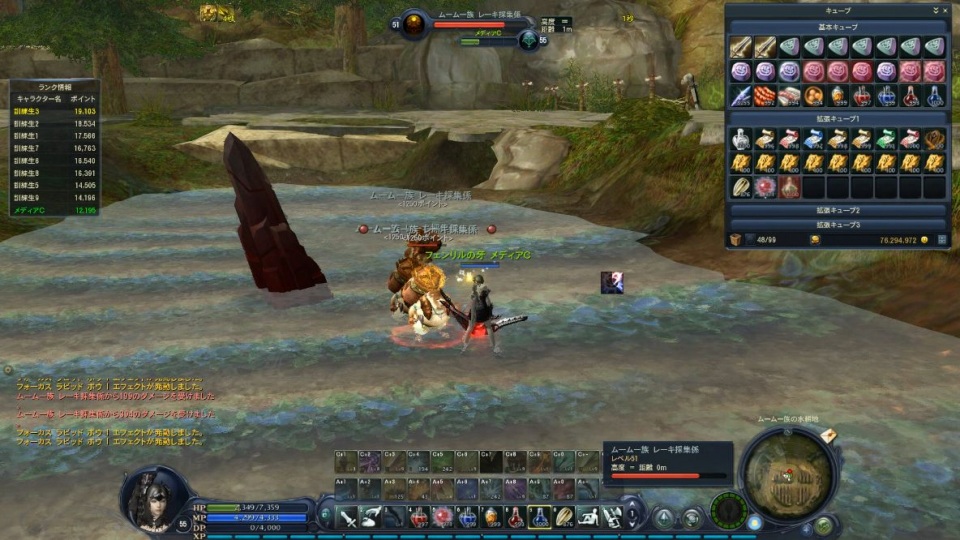The width and height of the screenshot is (960, 540).
Task: Click the target portrait at top of screen
Action: [414, 23]
